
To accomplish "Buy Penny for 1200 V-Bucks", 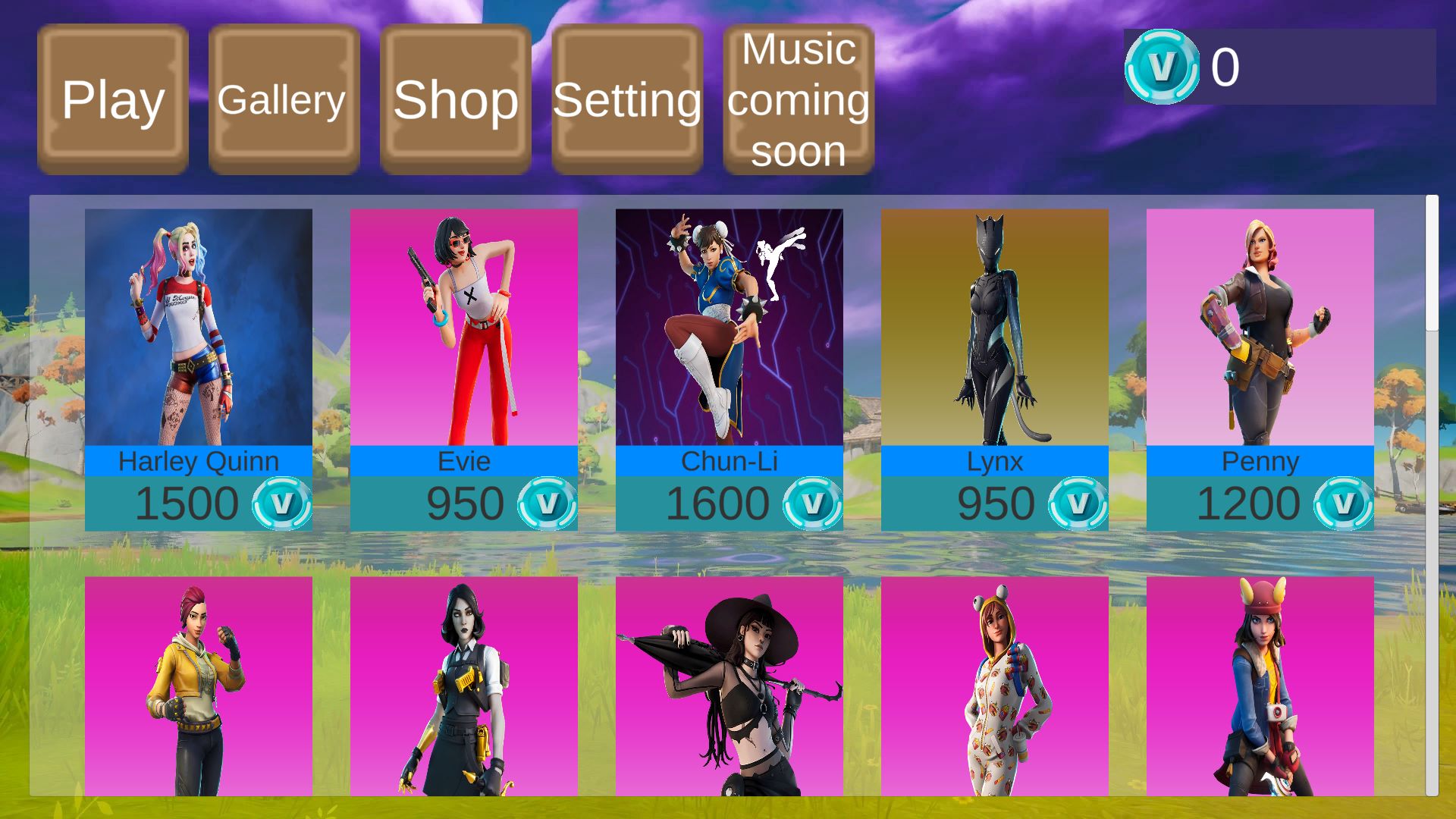I will pyautogui.click(x=1260, y=504).
